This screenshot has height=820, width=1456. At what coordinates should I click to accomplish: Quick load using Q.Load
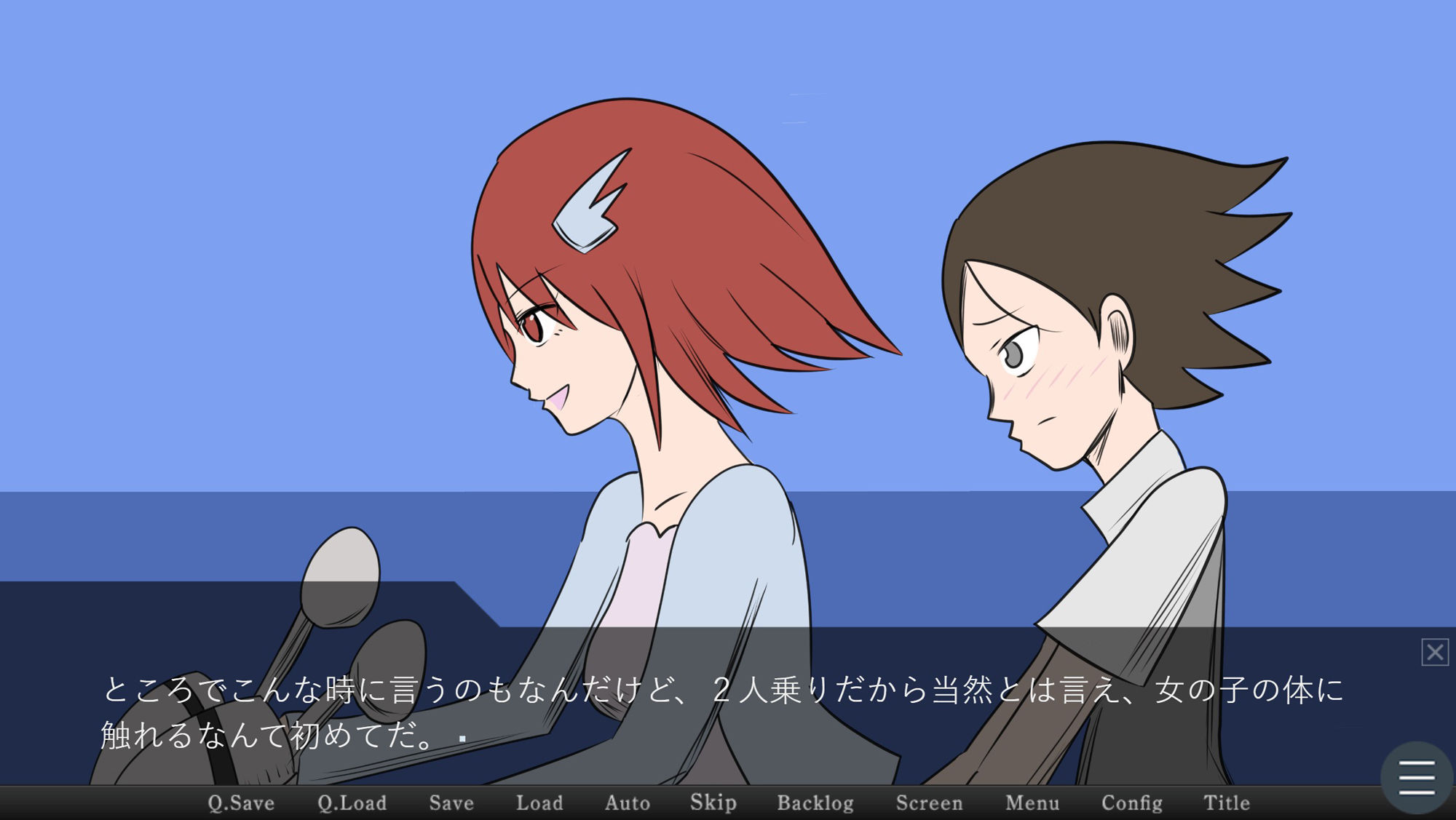(352, 803)
